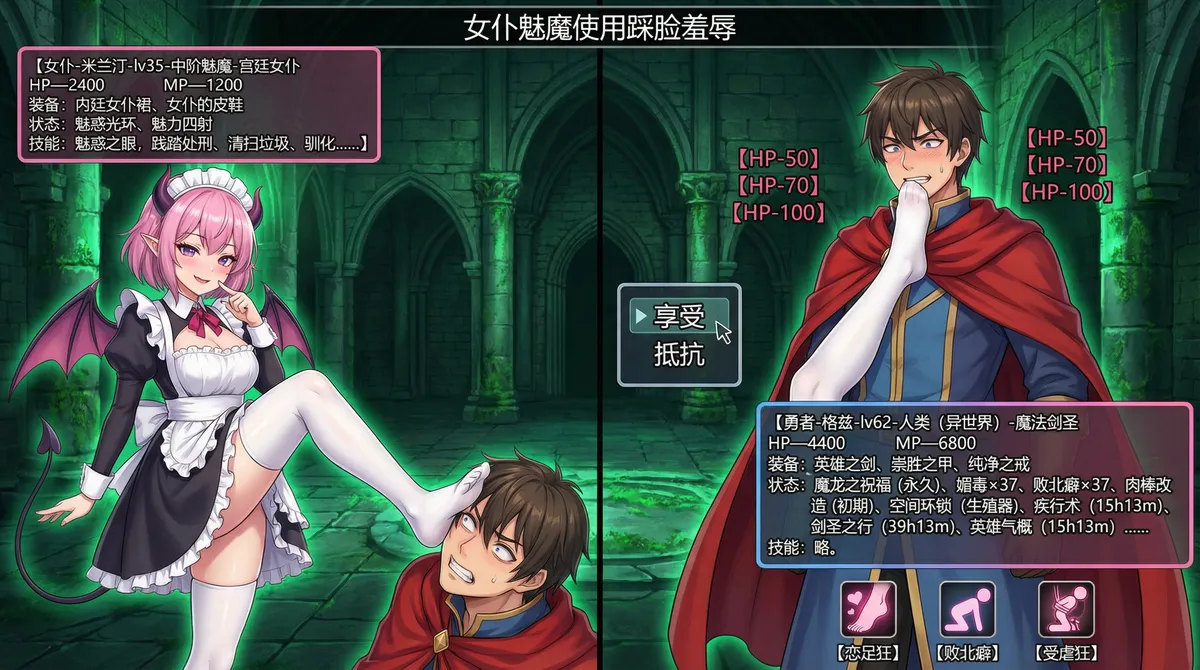Open the 败北癖 kneeling figure icon
This screenshot has width=1200, height=670.
tap(967, 609)
